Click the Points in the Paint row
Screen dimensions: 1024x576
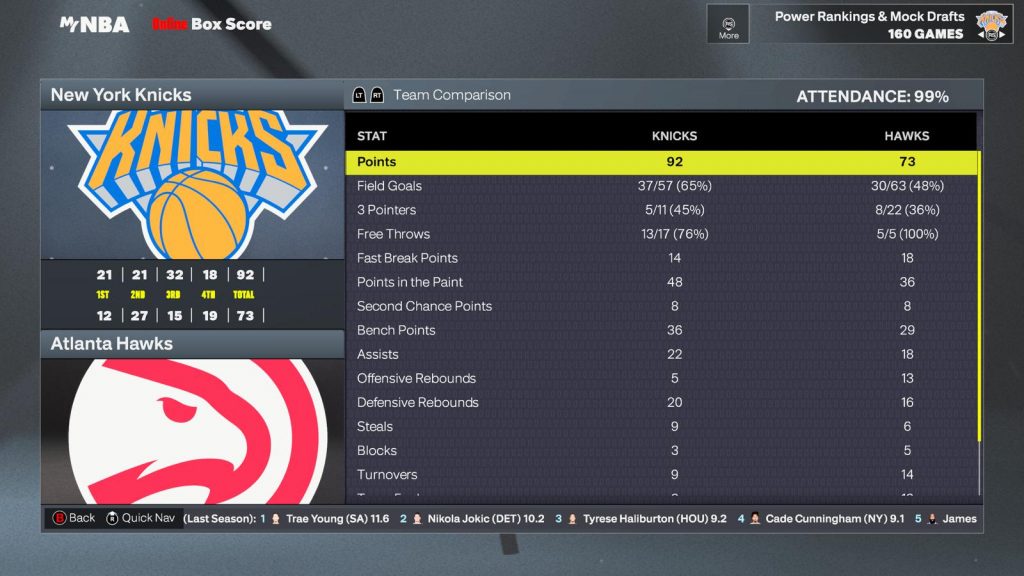click(x=661, y=282)
